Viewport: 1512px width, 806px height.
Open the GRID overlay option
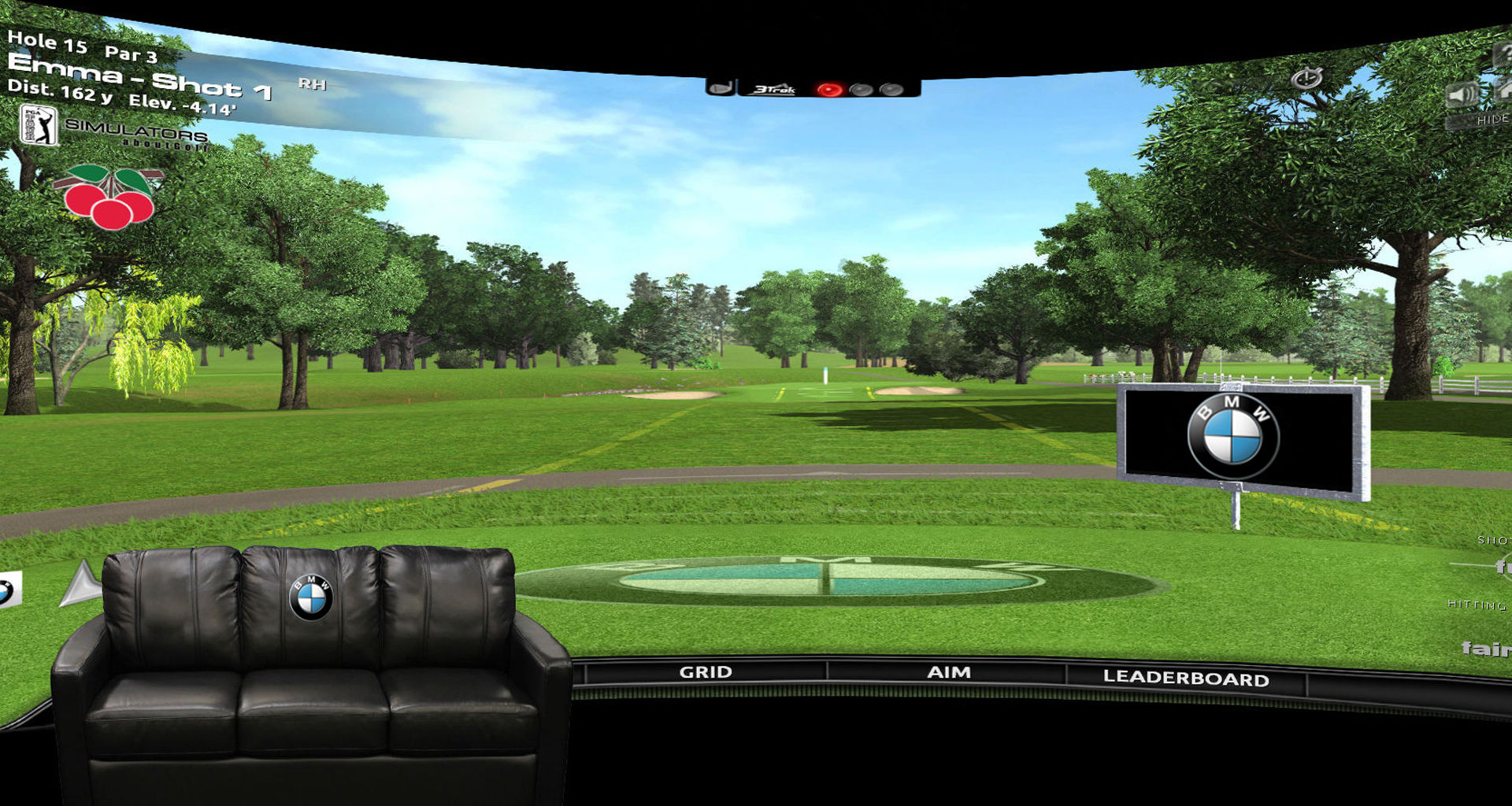coord(706,673)
